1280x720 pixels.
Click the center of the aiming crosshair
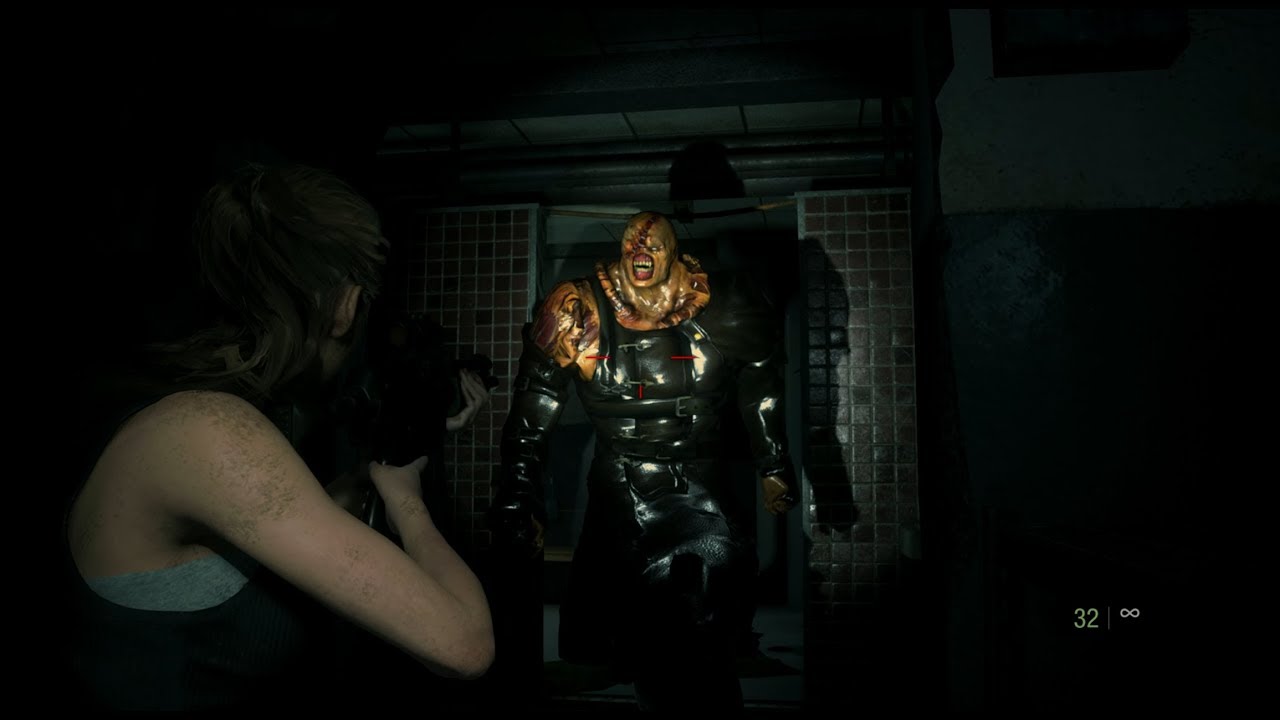(640, 360)
